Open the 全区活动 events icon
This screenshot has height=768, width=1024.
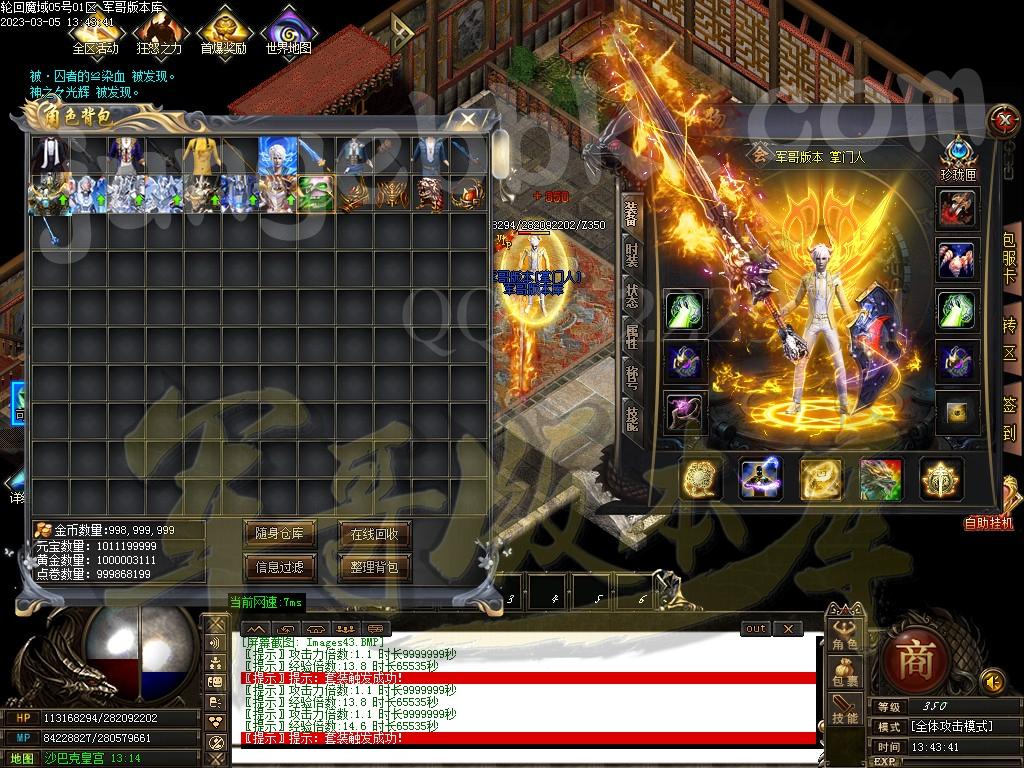coord(95,31)
